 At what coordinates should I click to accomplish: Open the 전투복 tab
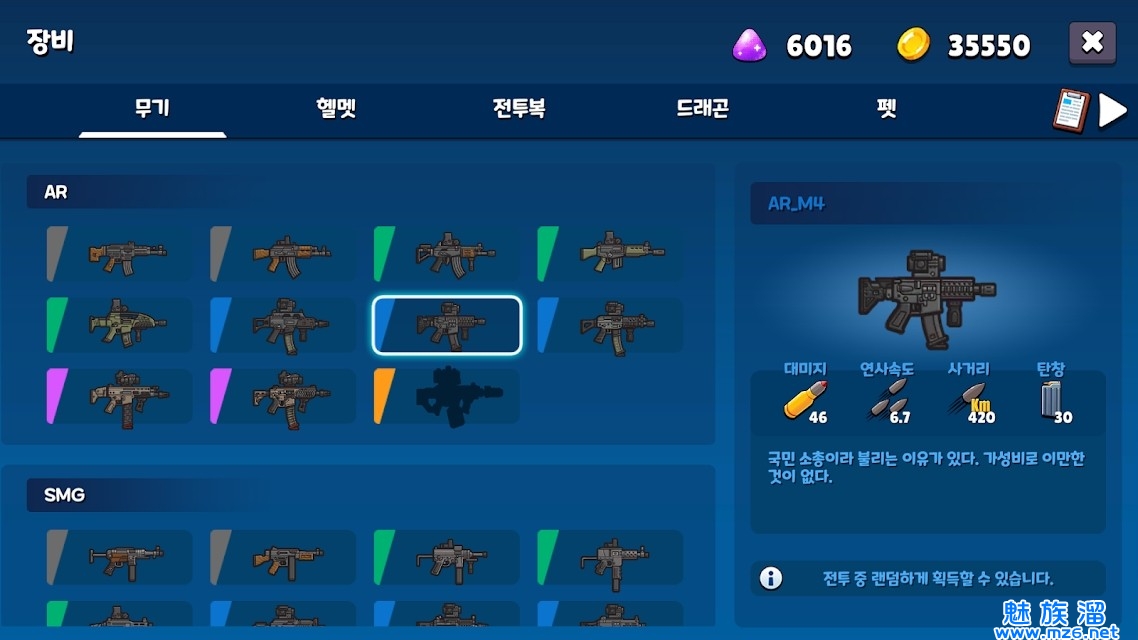pos(519,109)
